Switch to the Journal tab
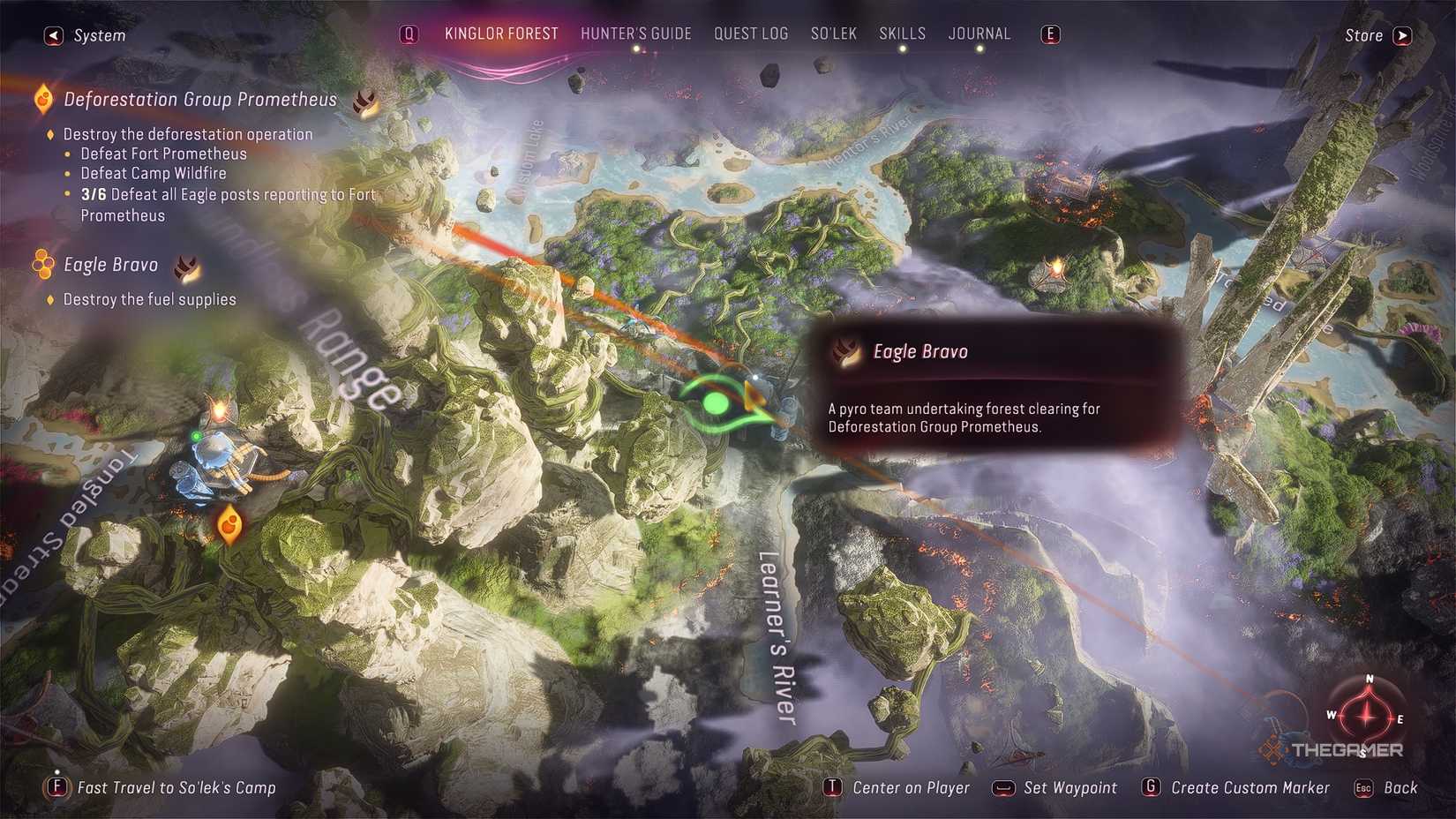Screen dimensions: 1456x819 pos(979,34)
